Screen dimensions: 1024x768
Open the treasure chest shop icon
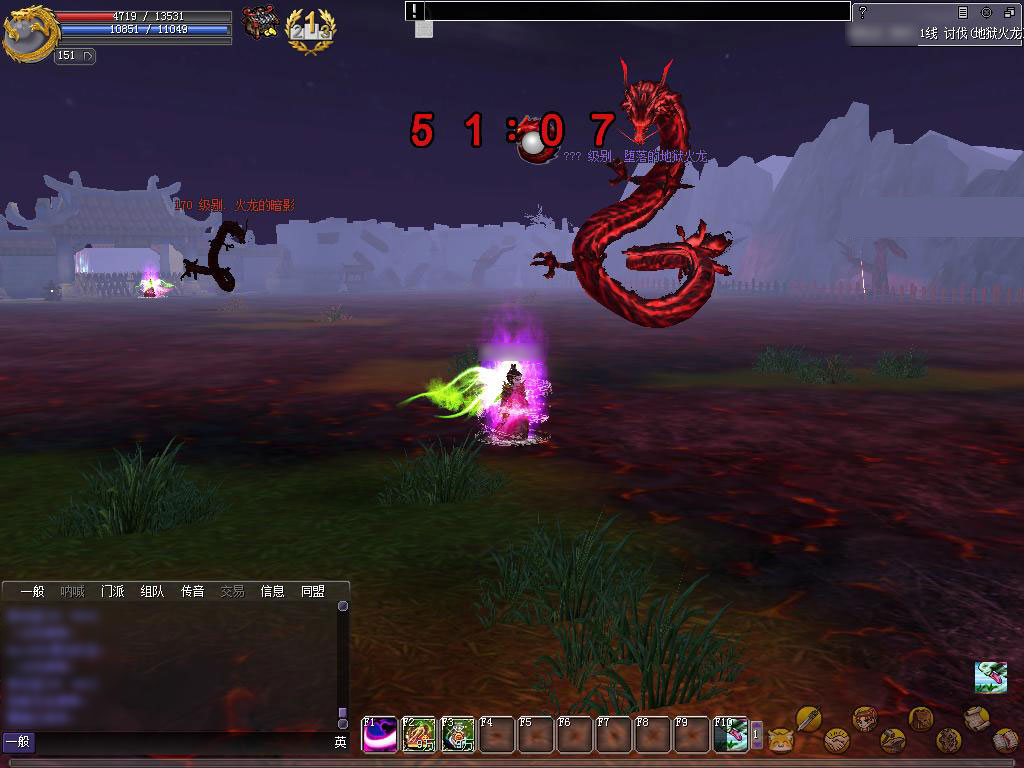click(261, 23)
